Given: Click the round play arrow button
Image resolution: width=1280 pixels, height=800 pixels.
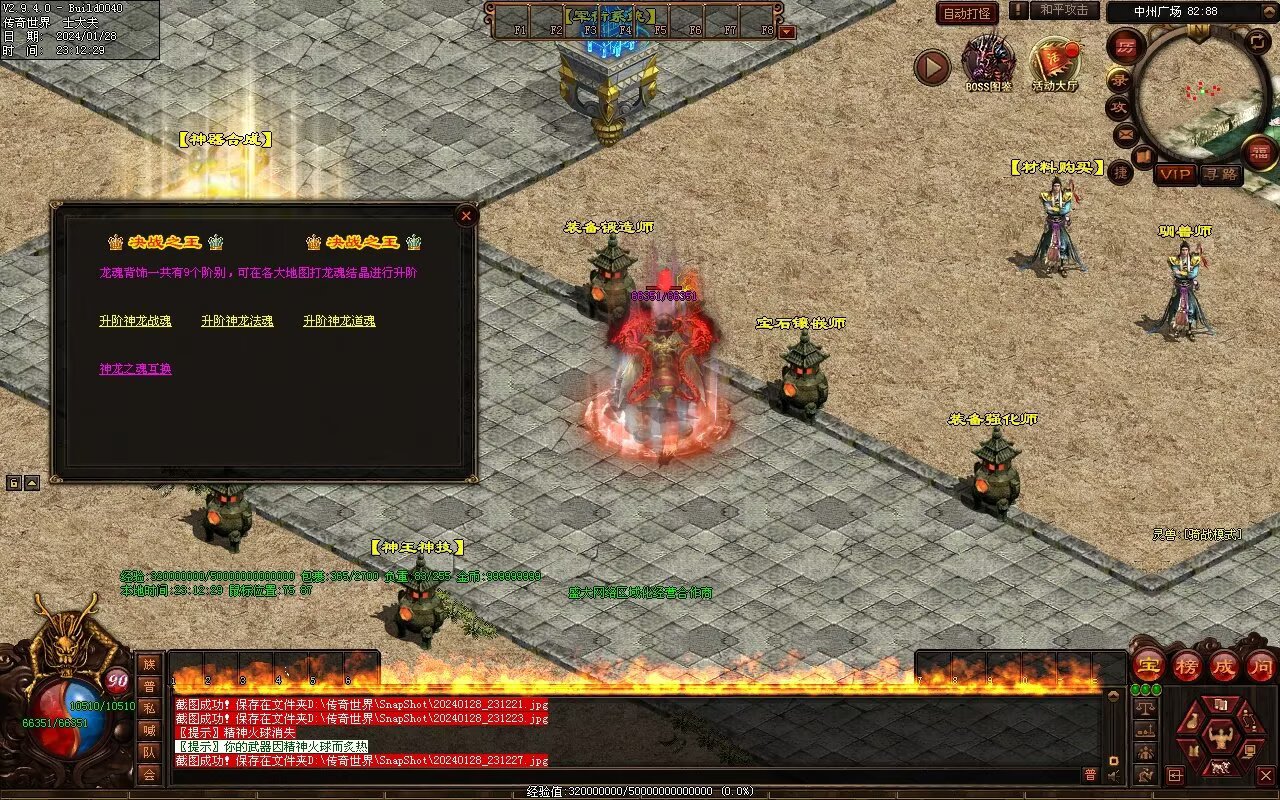Looking at the screenshot, I should pos(932,67).
